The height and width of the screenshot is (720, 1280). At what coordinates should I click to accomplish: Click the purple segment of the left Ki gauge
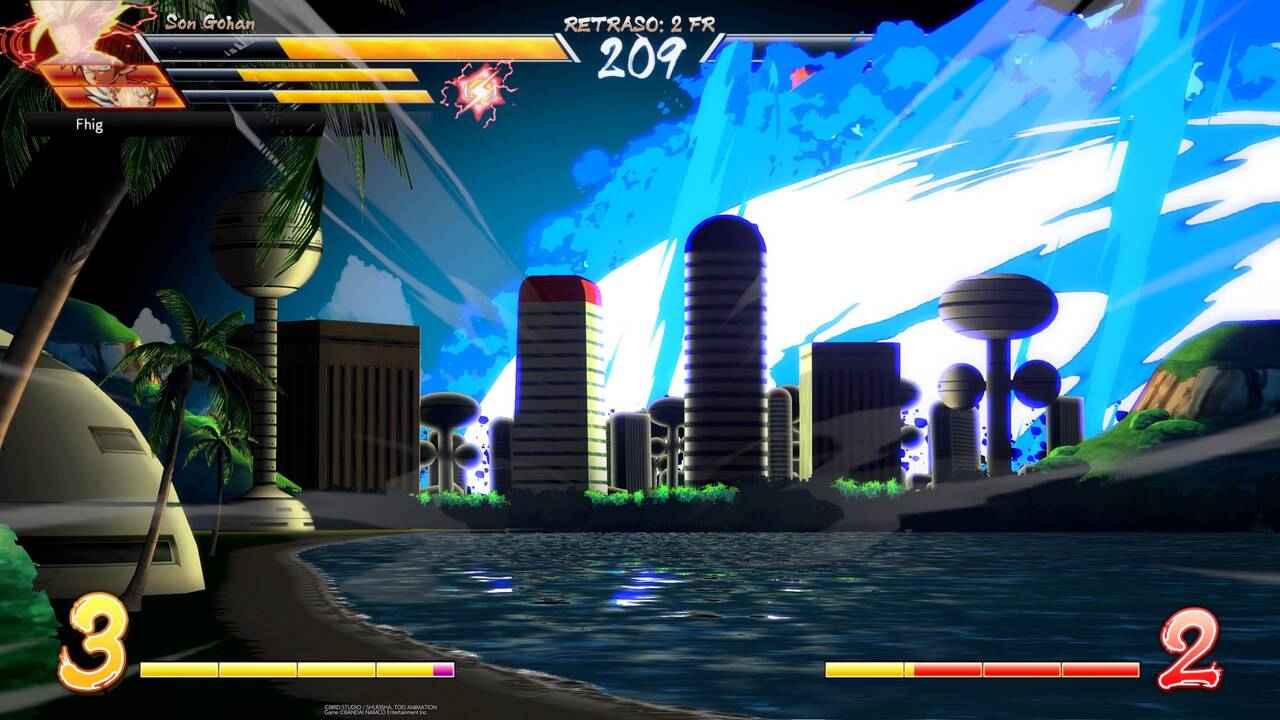(443, 669)
